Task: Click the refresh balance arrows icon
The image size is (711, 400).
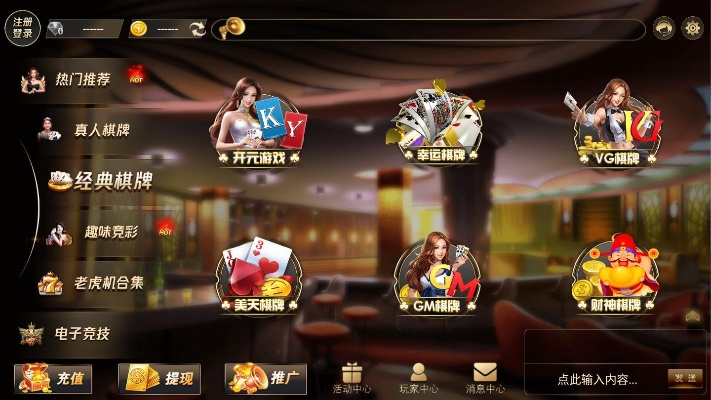Action: pos(197,29)
